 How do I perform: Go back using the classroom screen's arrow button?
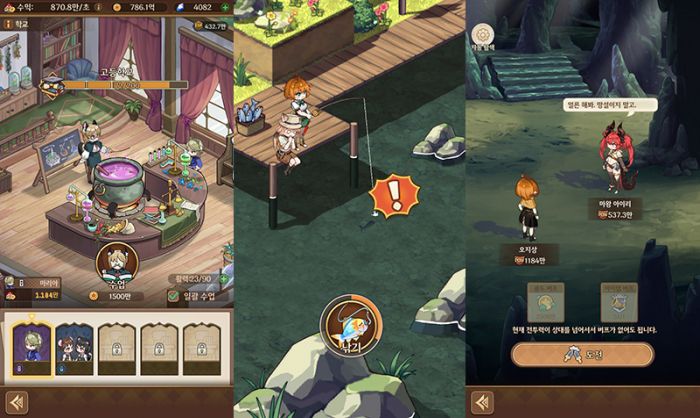[x=15, y=401]
